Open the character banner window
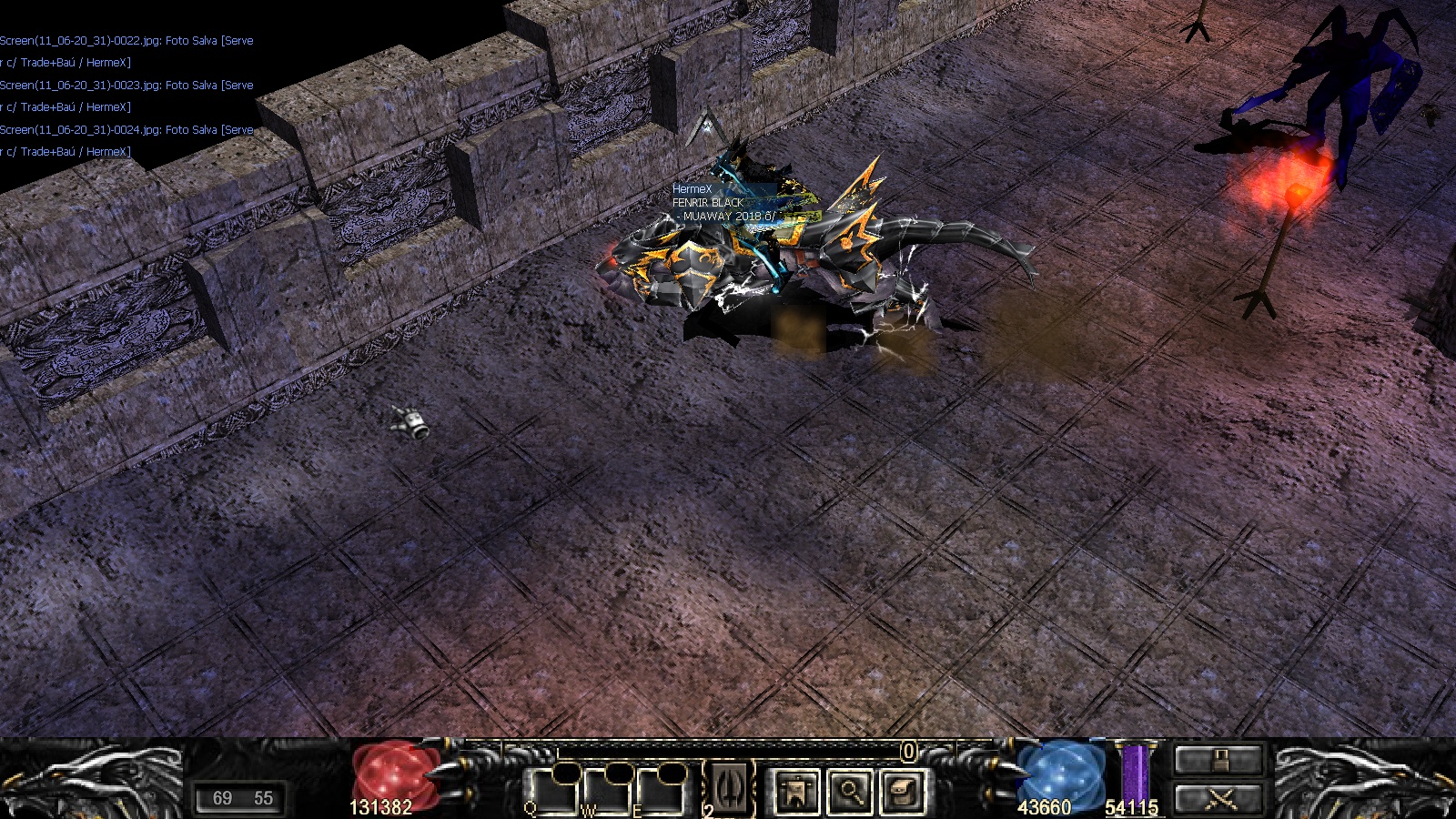This screenshot has width=1456, height=819. pos(795,791)
